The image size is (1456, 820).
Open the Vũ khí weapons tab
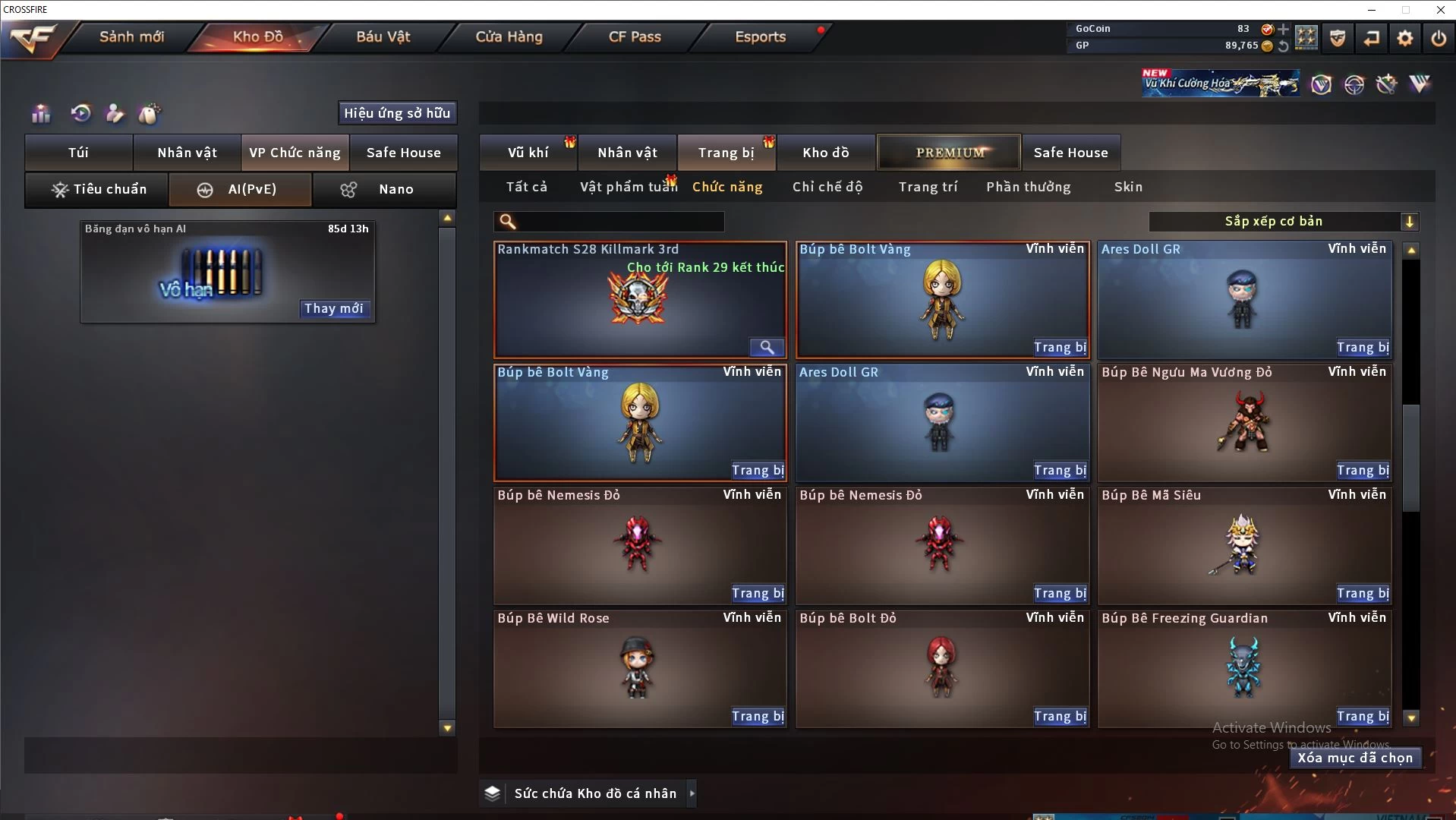(528, 153)
